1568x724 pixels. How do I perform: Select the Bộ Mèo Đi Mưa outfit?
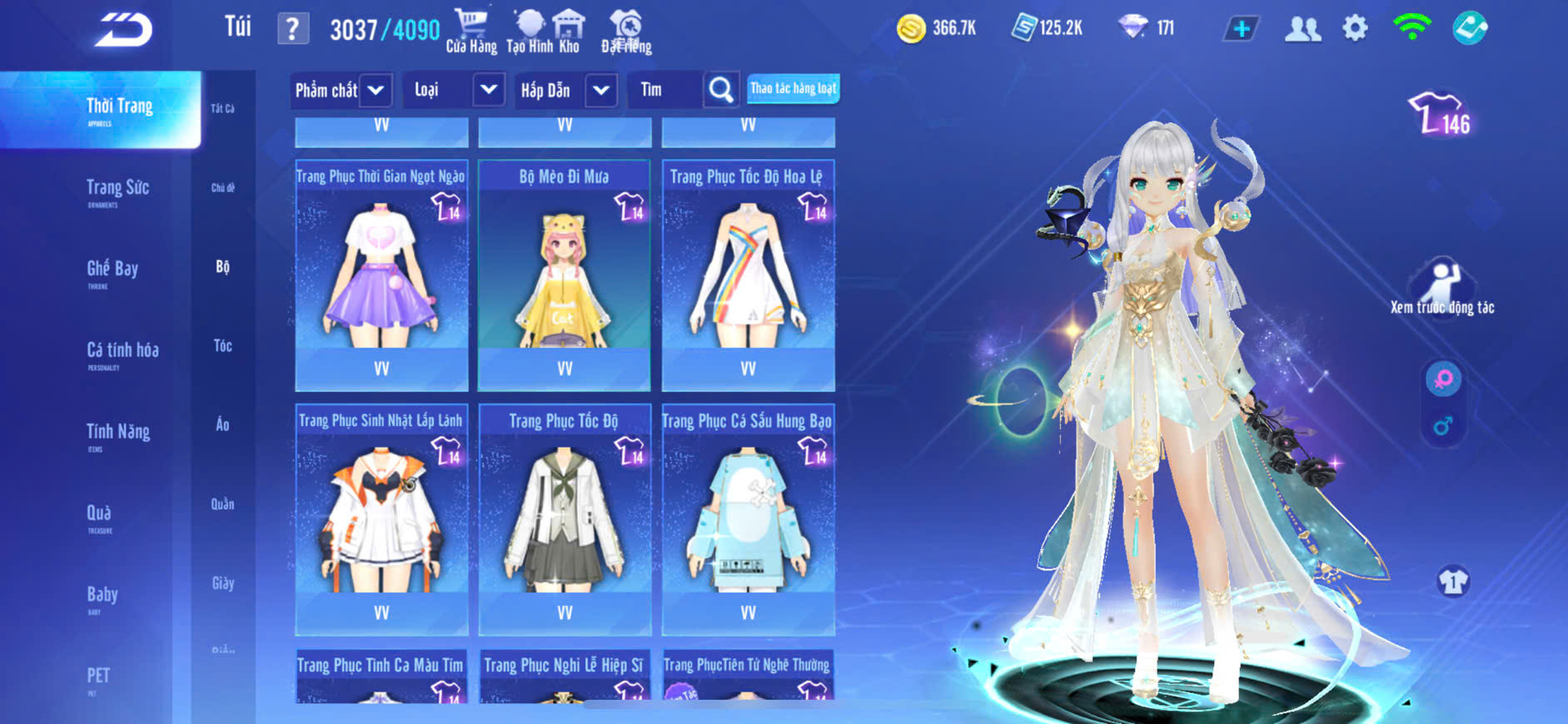click(564, 275)
